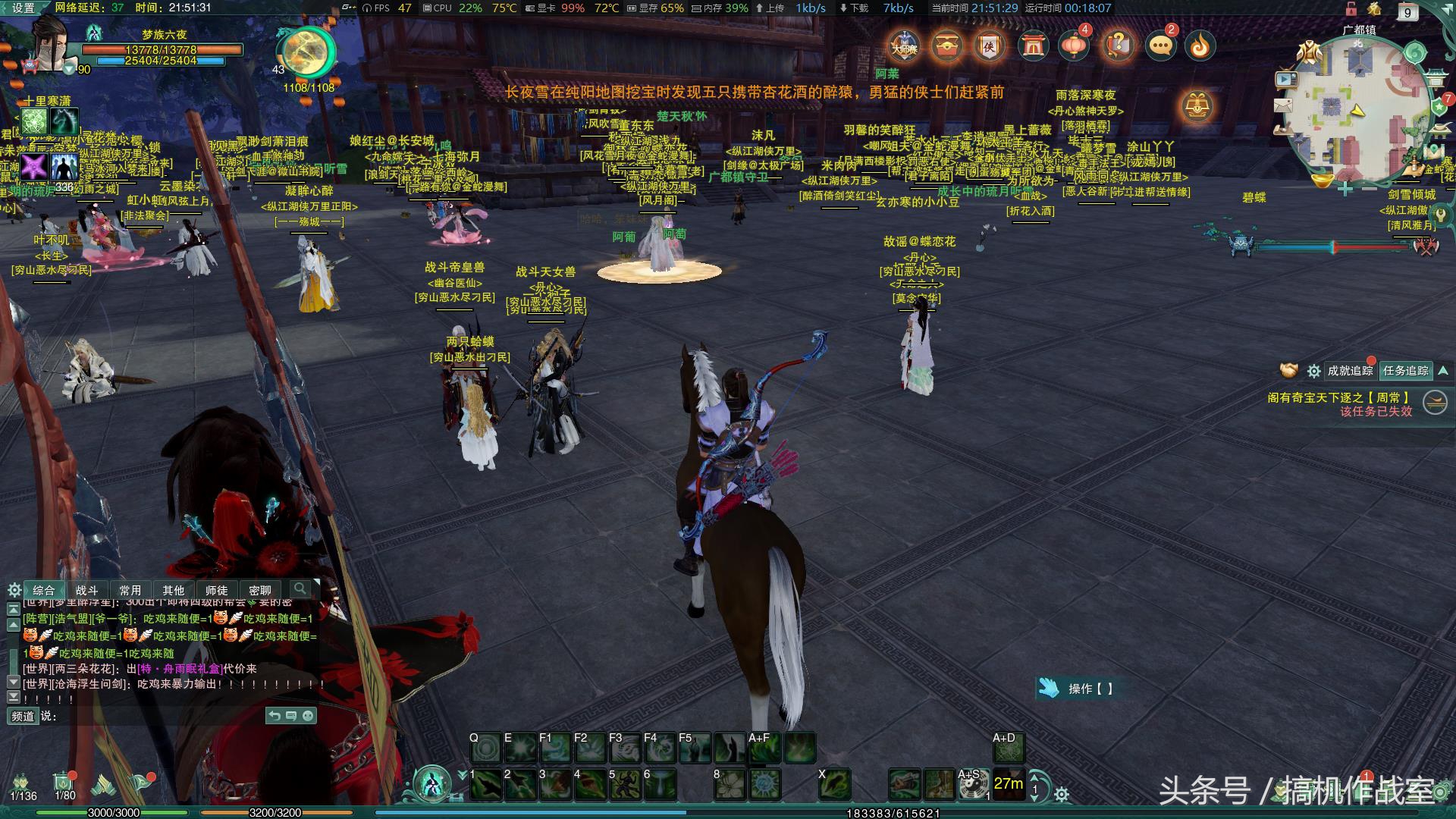Use the white flower skill on slot 8
Viewport: 1456px width, 819px height.
coord(730,785)
